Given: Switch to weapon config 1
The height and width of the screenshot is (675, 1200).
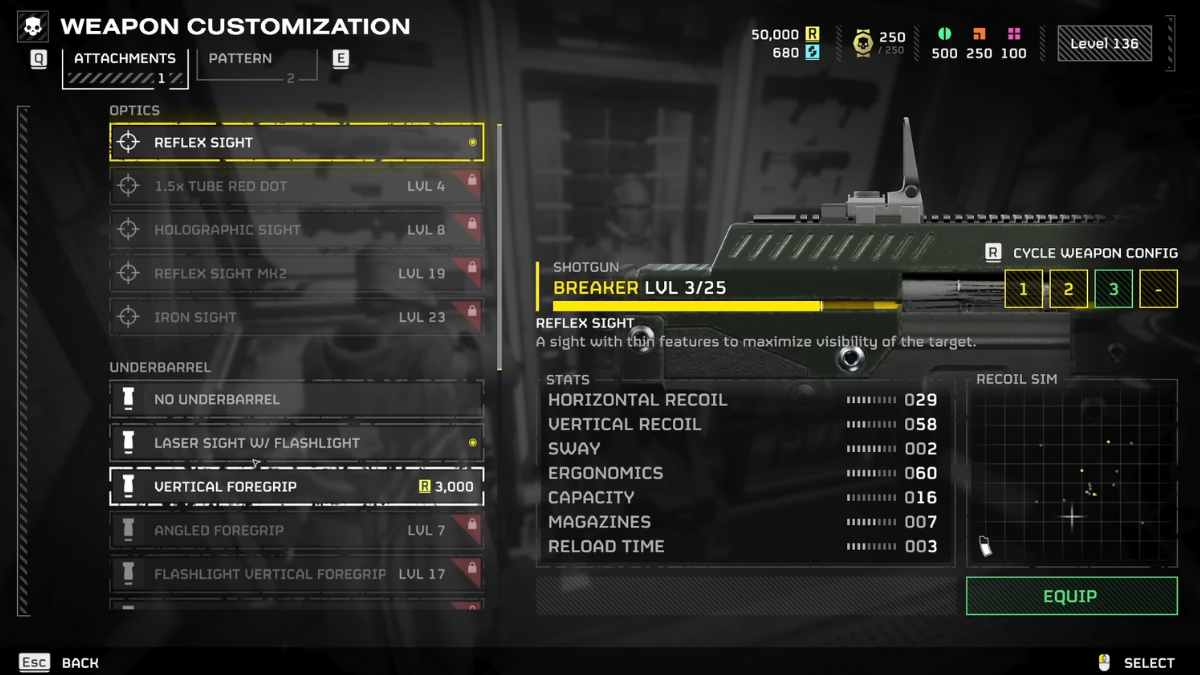Looking at the screenshot, I should (1023, 290).
